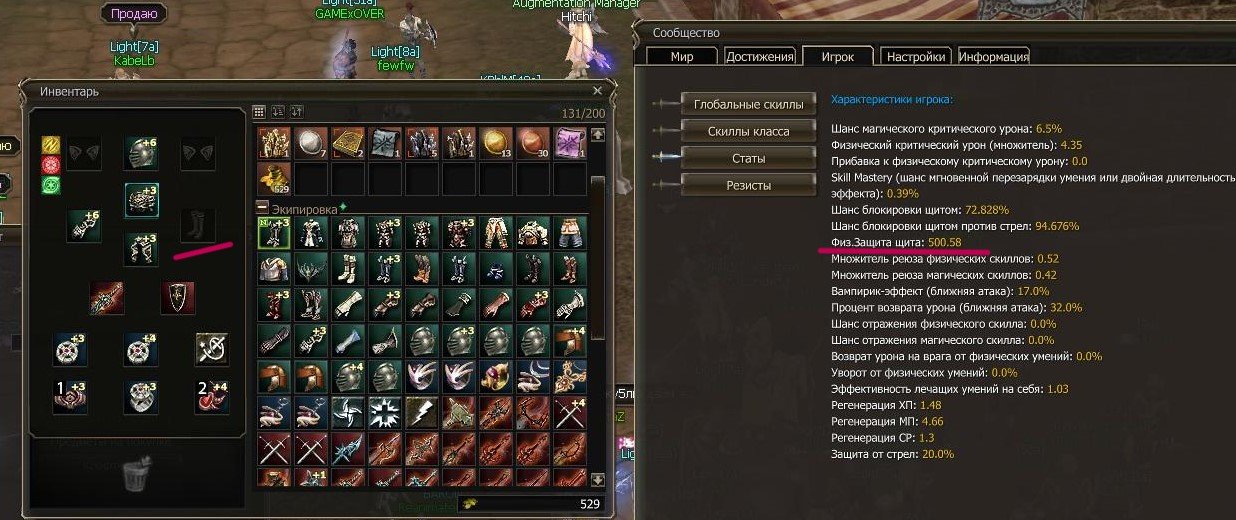Open the Информация tab

[x=994, y=57]
